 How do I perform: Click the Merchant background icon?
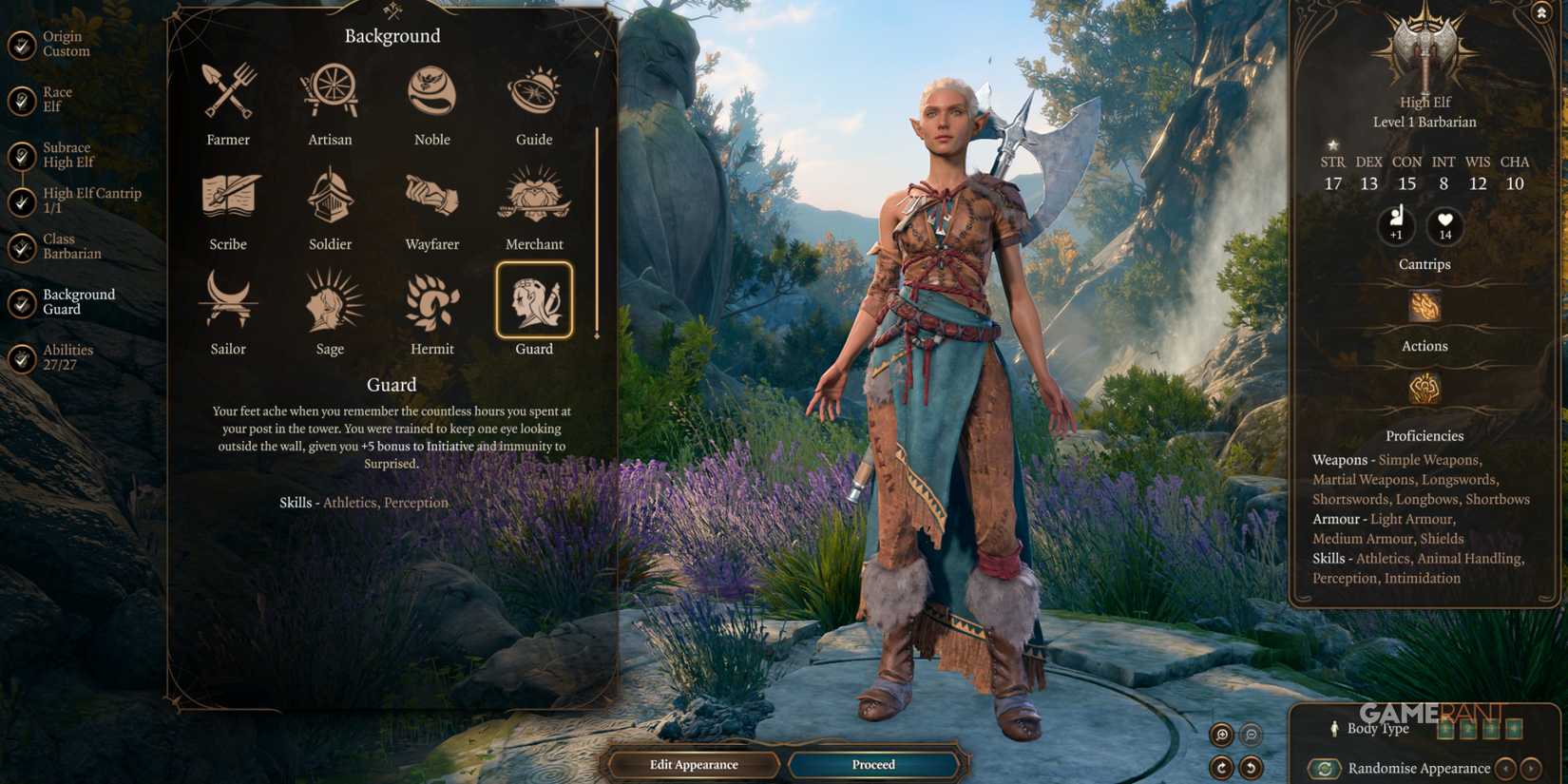(534, 197)
